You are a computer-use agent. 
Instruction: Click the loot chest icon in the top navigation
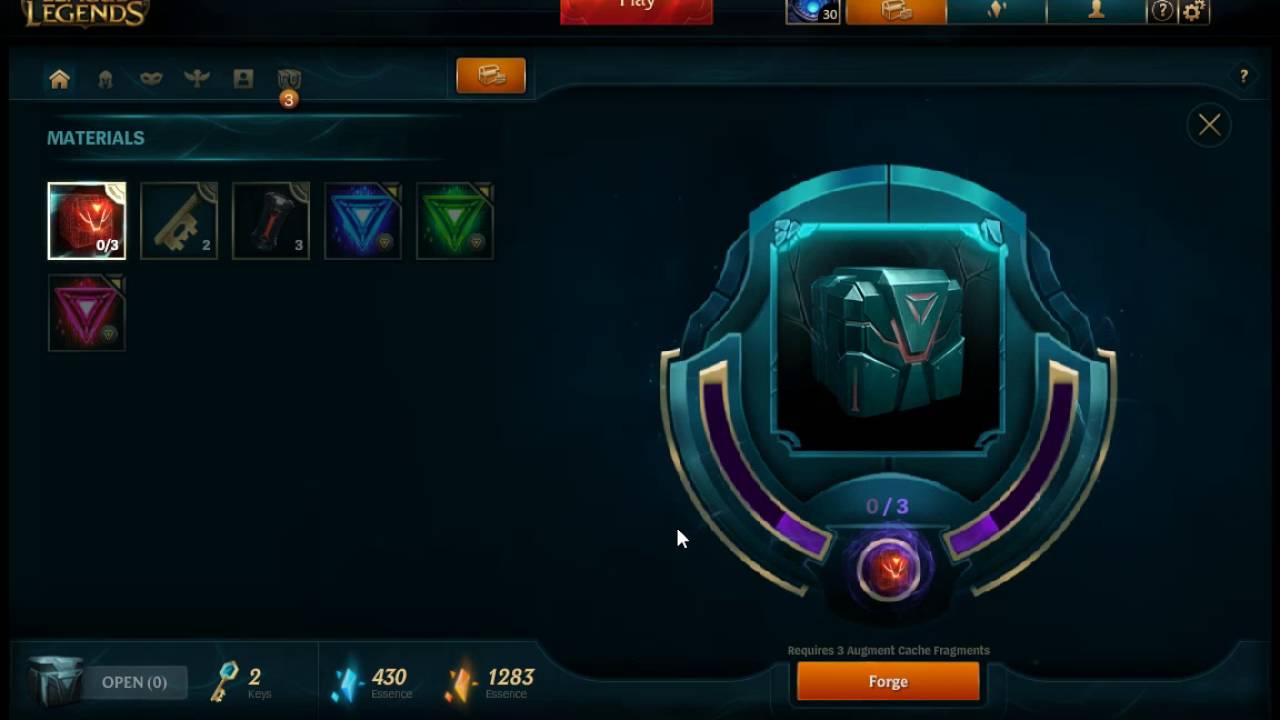(893, 12)
